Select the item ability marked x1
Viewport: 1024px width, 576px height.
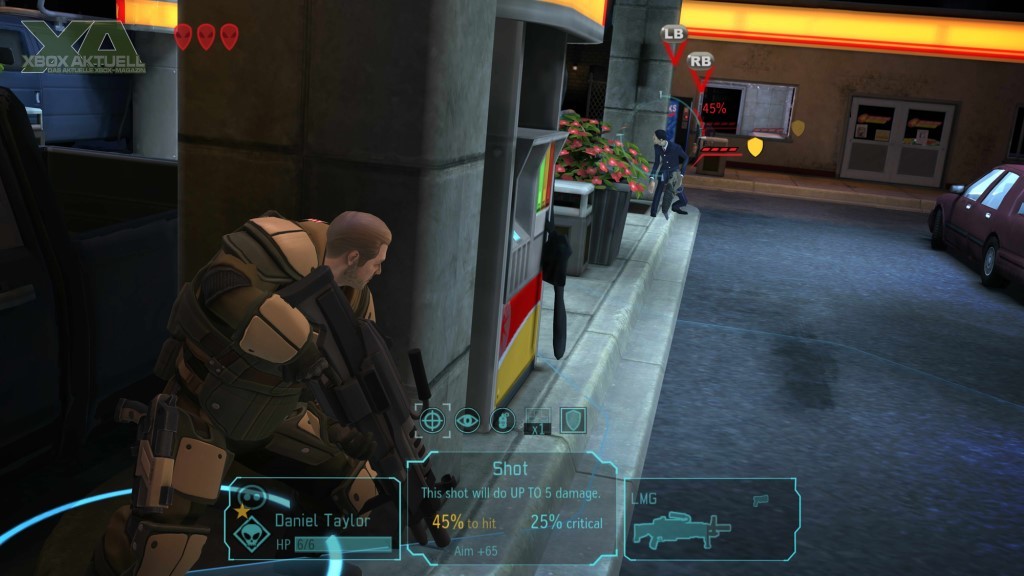click(537, 420)
